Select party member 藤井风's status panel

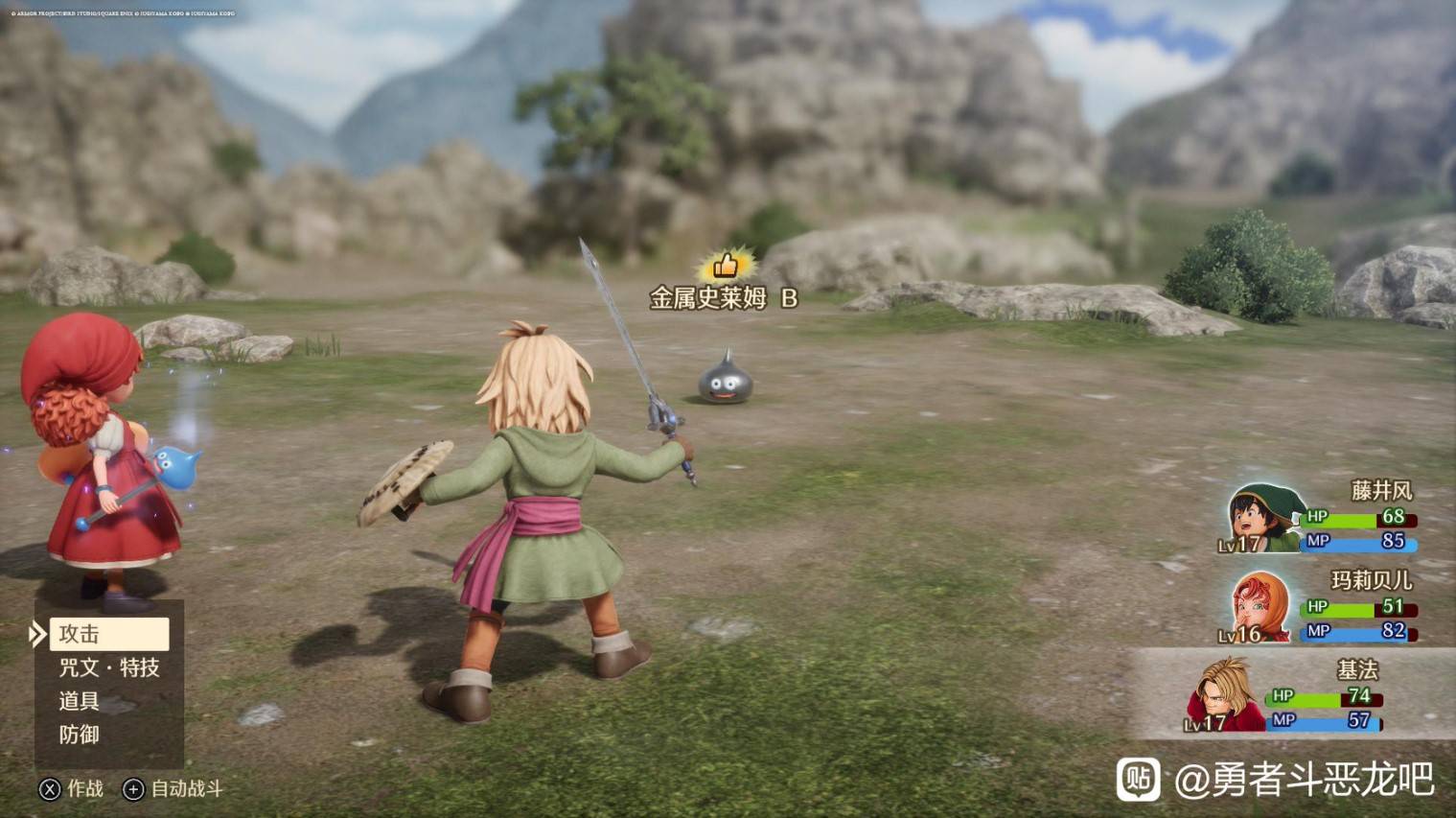(1321, 518)
